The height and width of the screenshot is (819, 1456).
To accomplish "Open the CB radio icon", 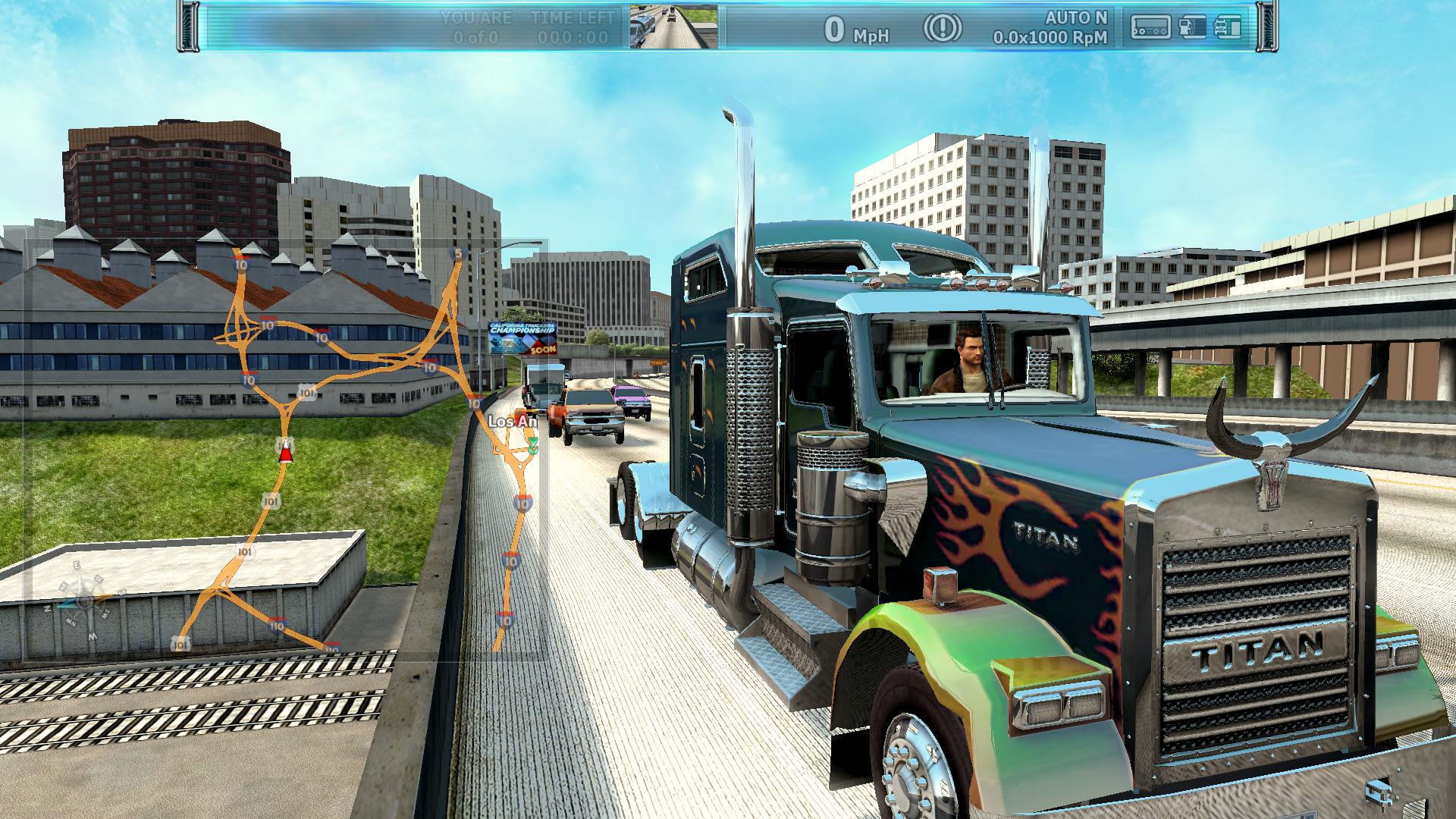I will coord(1150,27).
